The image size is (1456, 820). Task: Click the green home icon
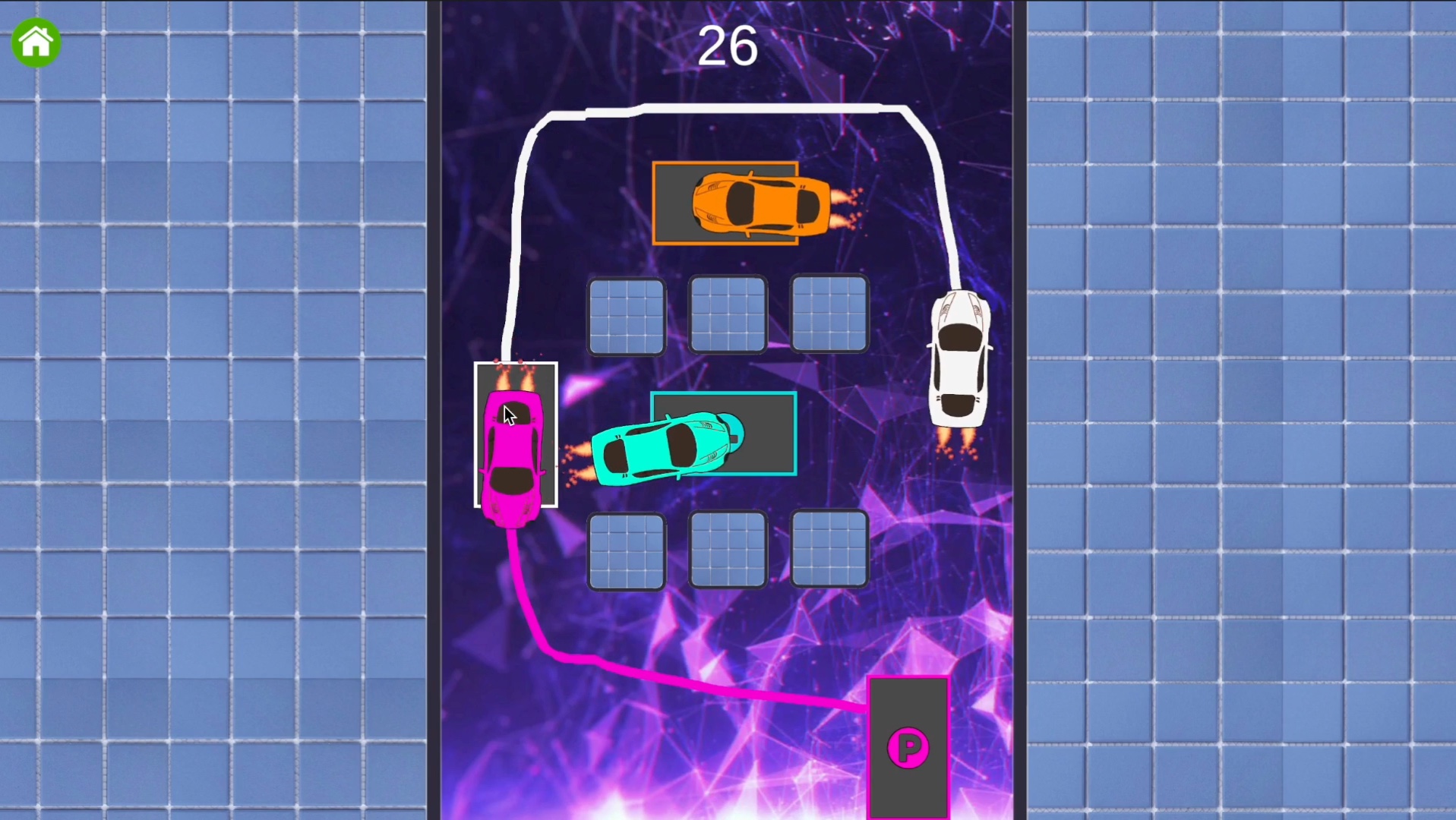(x=36, y=43)
